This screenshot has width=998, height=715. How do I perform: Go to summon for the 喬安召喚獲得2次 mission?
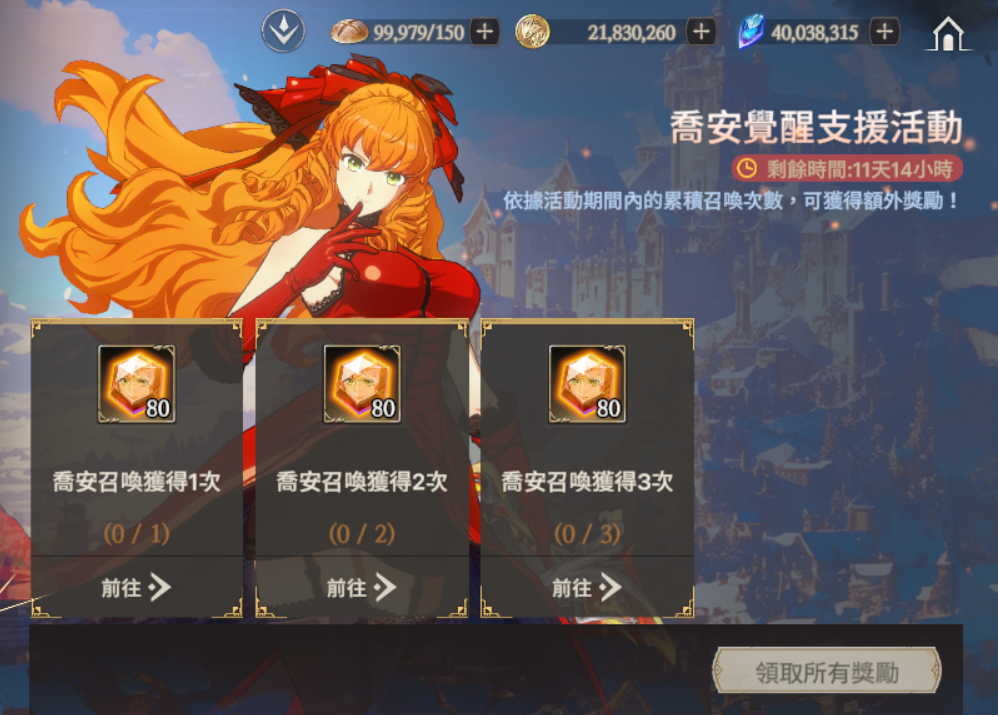point(361,588)
